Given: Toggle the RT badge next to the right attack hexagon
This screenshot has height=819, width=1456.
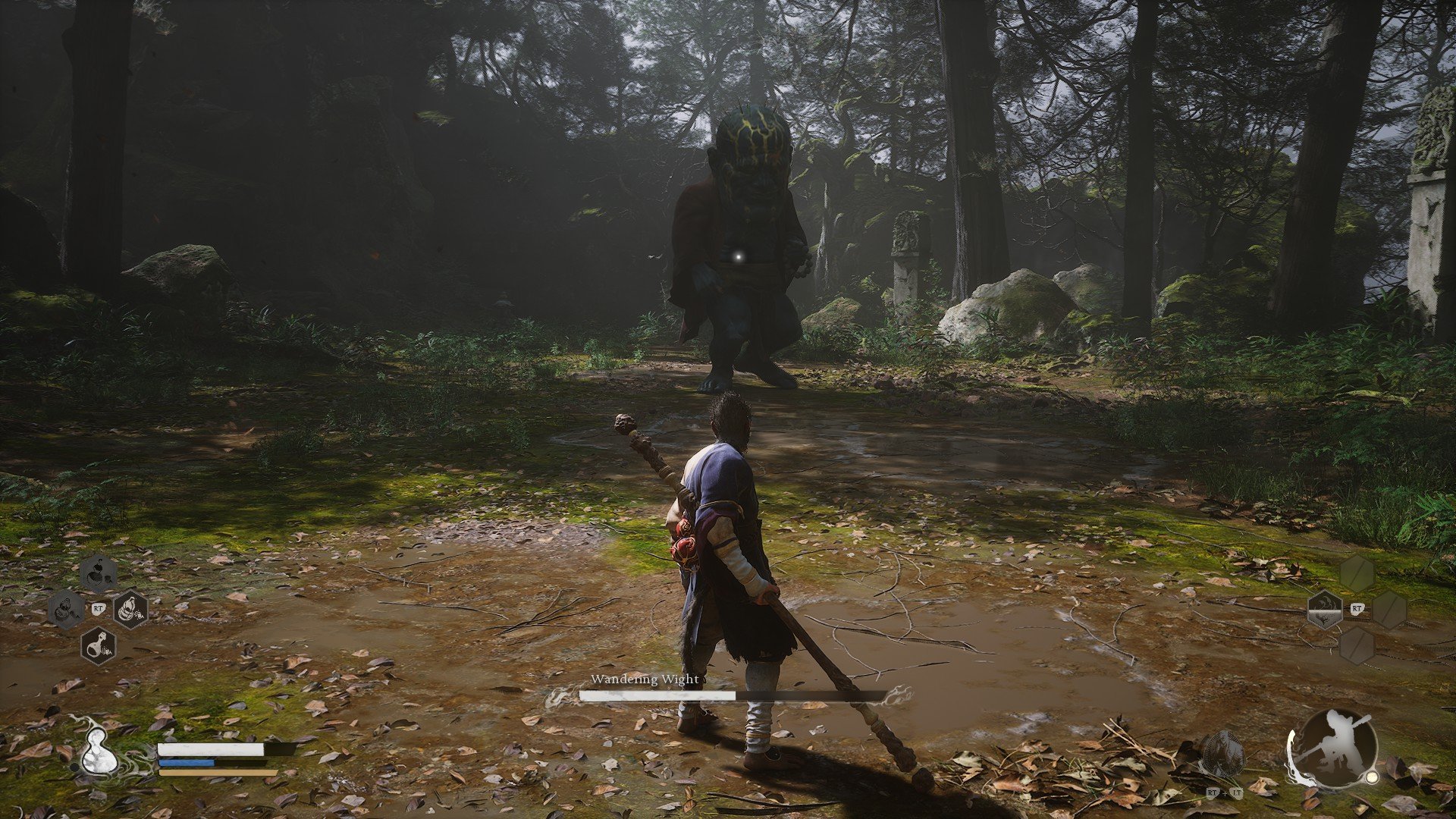Looking at the screenshot, I should 1357,608.
